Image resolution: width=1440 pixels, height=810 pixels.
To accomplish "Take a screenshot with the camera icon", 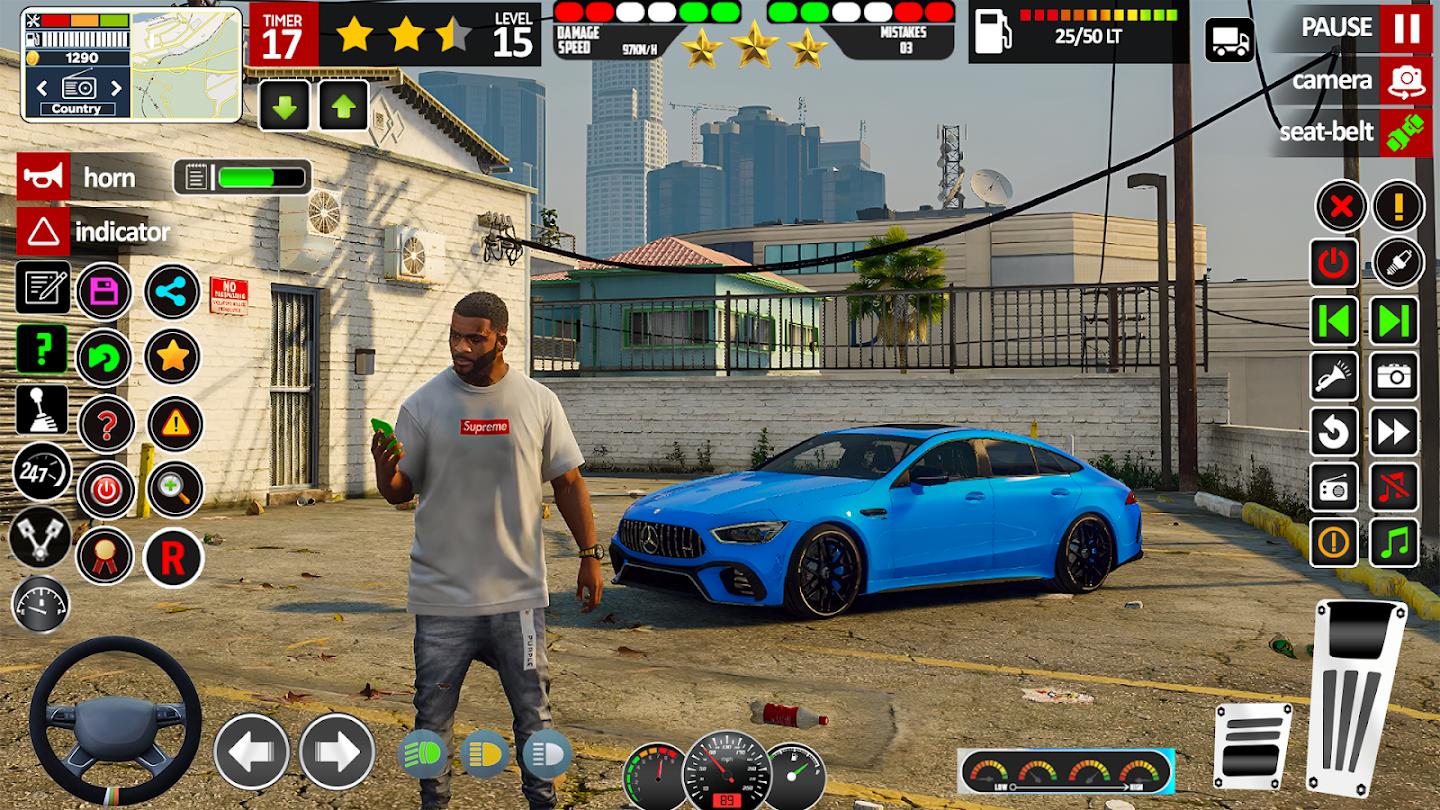I will (x=1395, y=376).
